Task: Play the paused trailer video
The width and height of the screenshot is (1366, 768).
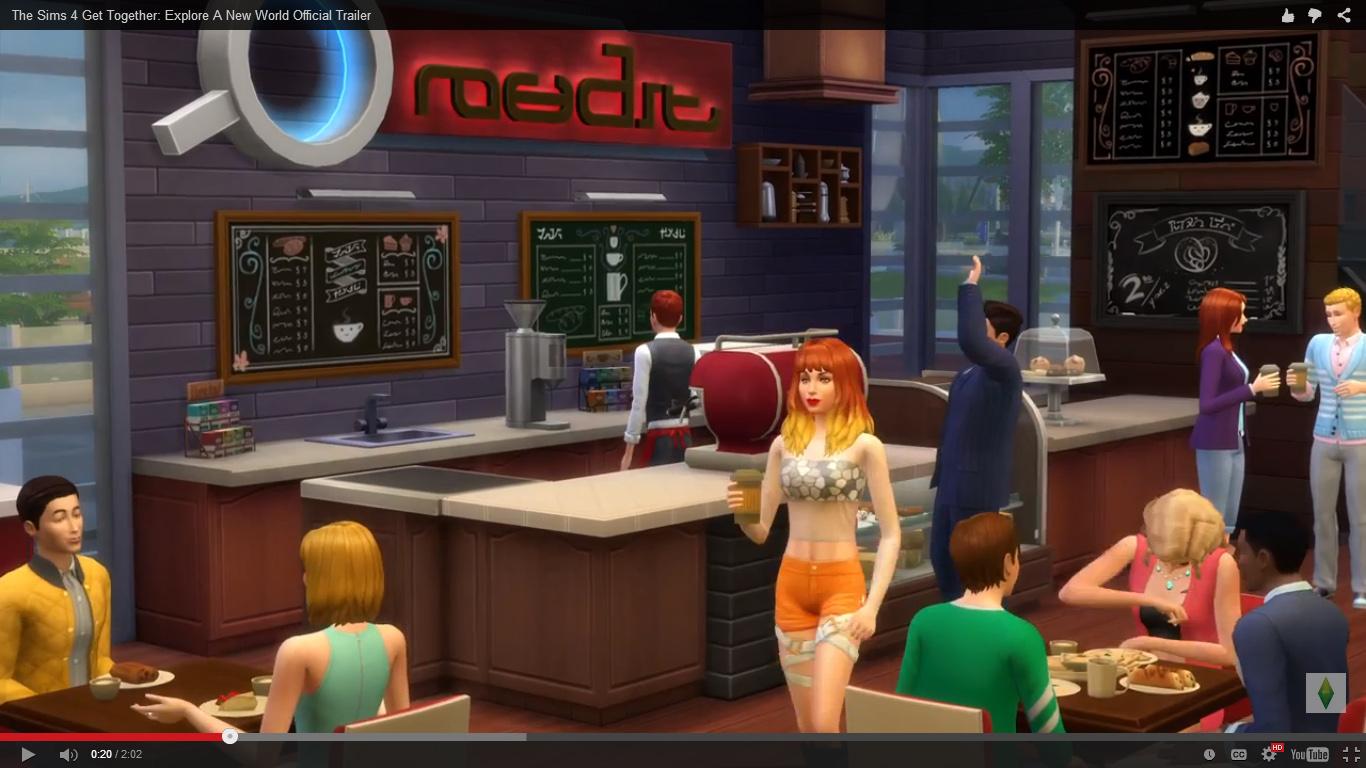Action: click(x=28, y=754)
